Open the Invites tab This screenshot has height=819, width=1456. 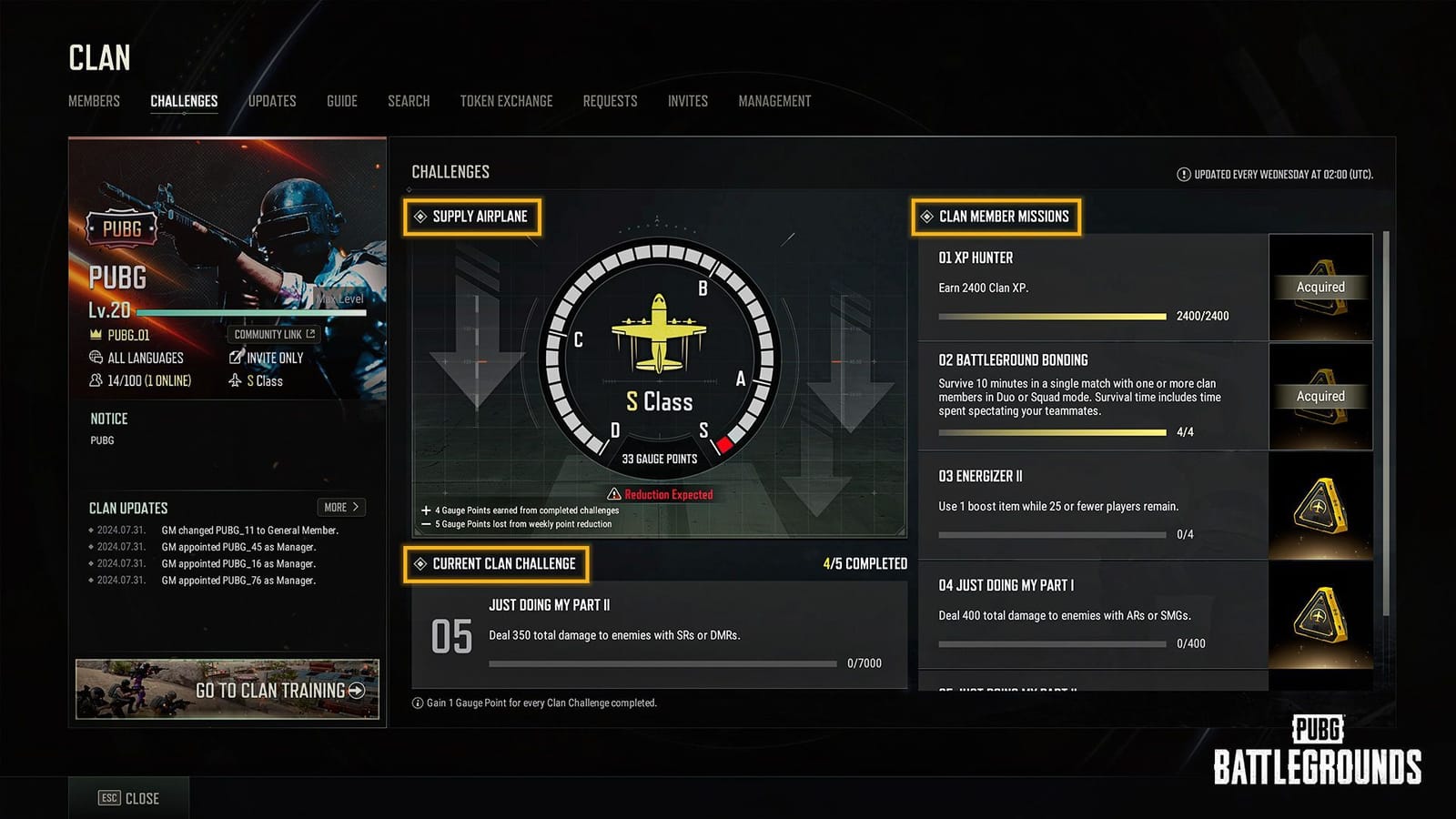pyautogui.click(x=686, y=101)
